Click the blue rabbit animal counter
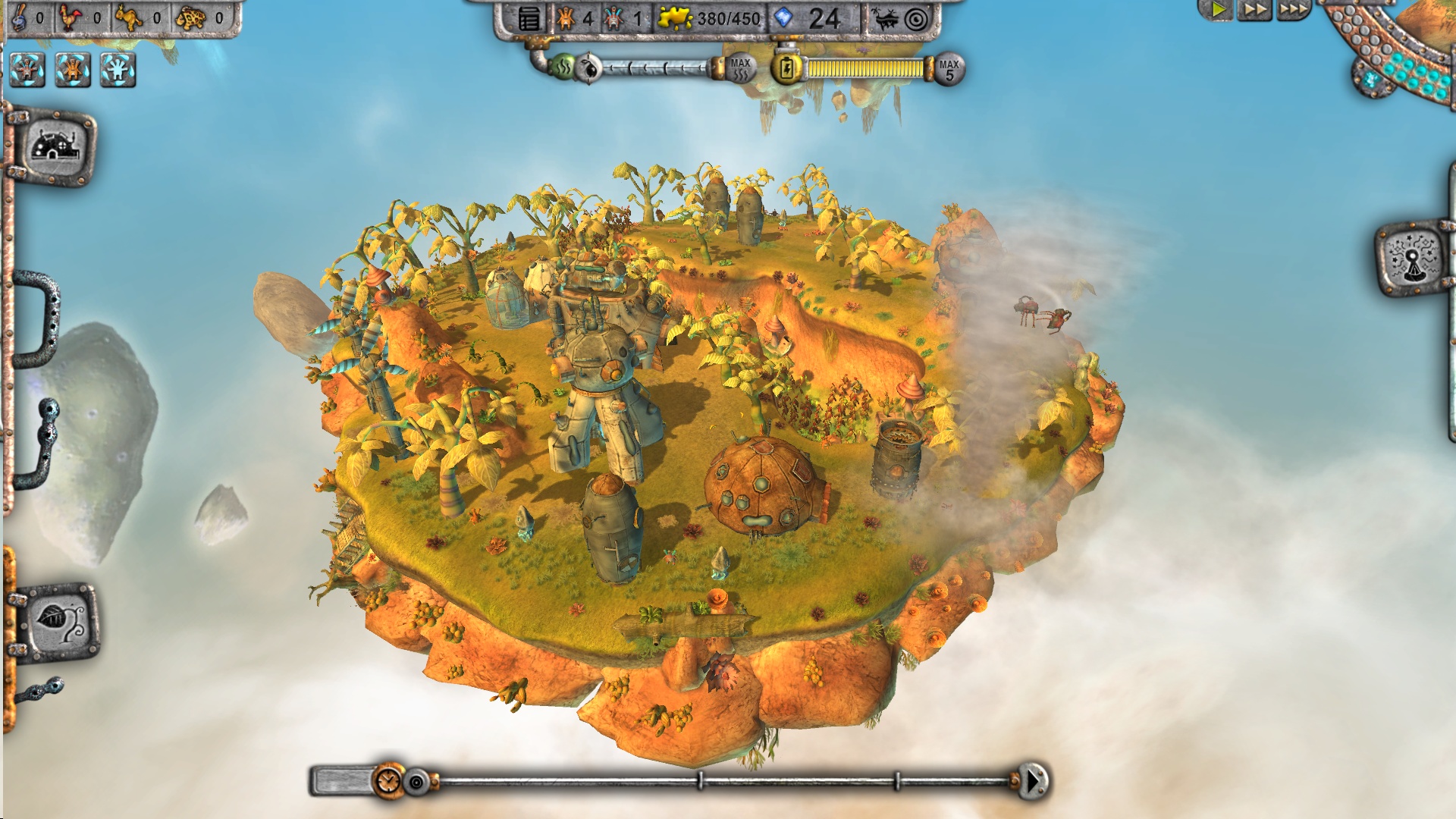This screenshot has width=1456, height=819. (19, 18)
